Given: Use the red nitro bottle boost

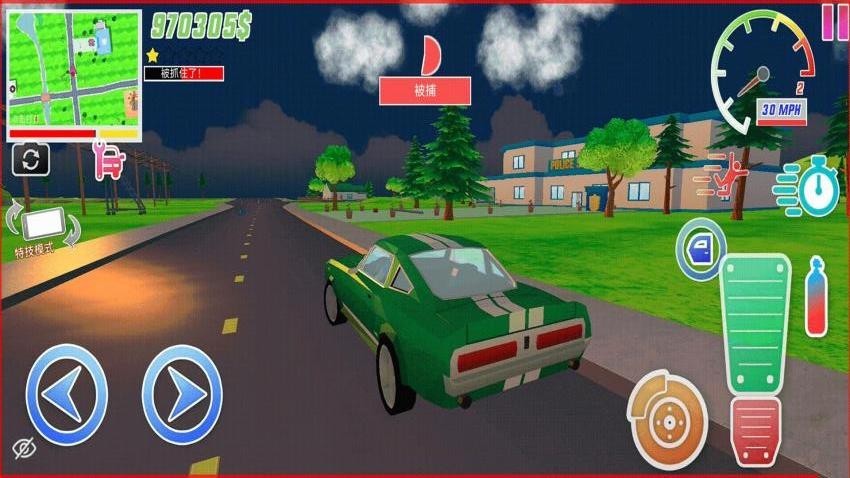Looking at the screenshot, I should [817, 297].
